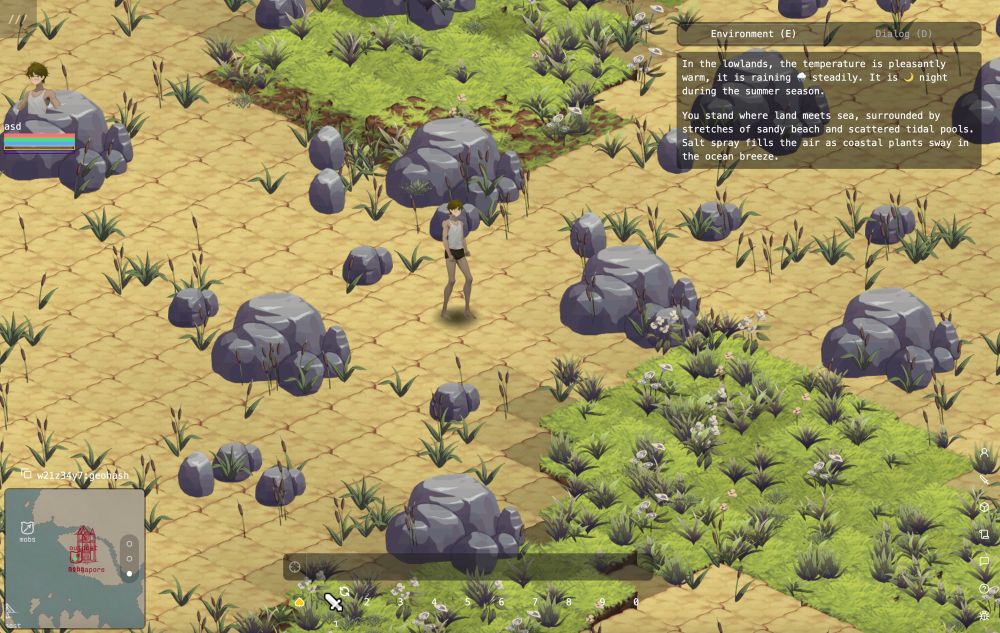Click the bug report icon
This screenshot has height=633, width=1000.
pos(984,615)
